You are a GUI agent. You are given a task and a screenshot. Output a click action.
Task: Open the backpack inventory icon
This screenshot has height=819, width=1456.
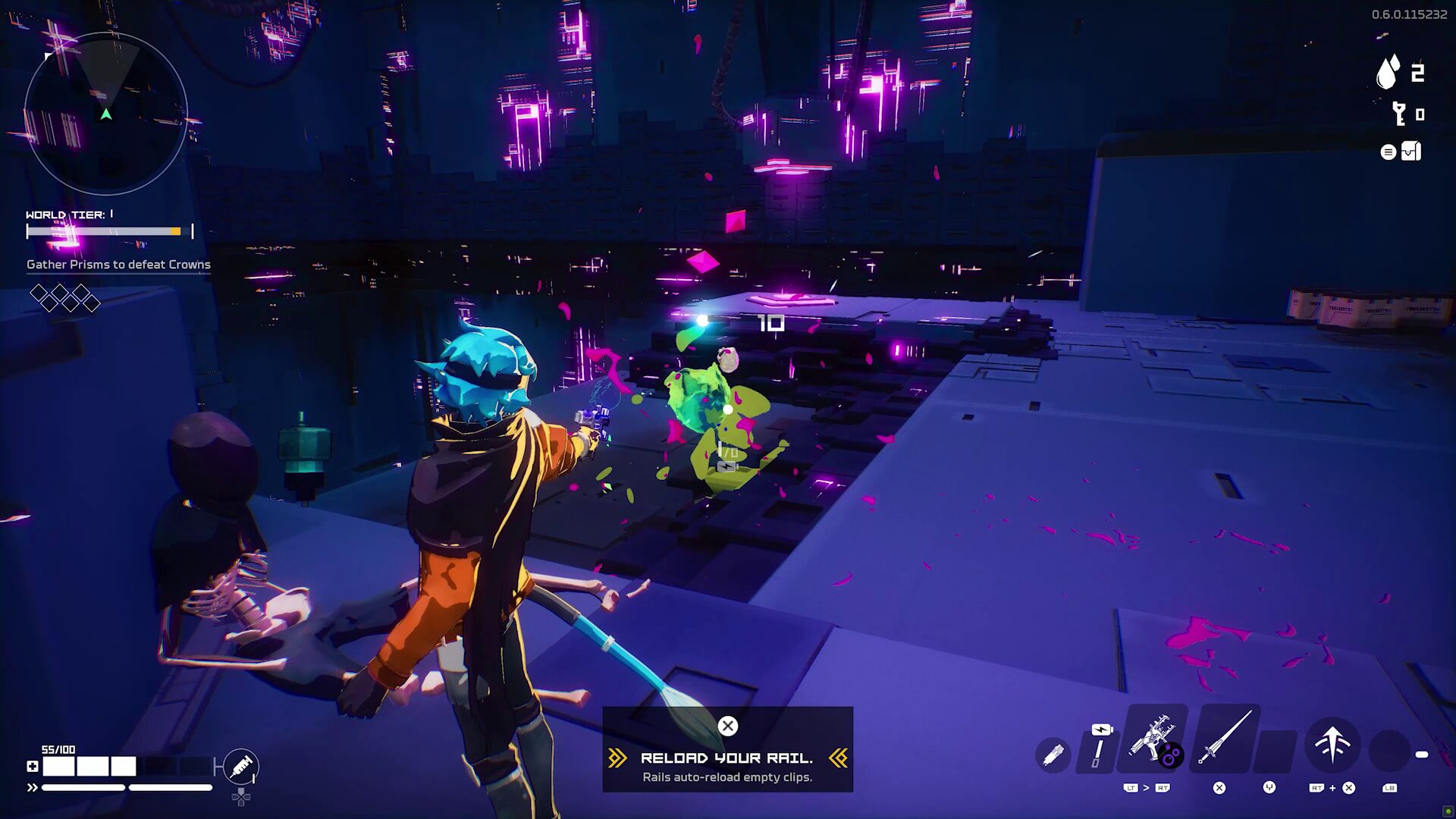coord(1410,152)
